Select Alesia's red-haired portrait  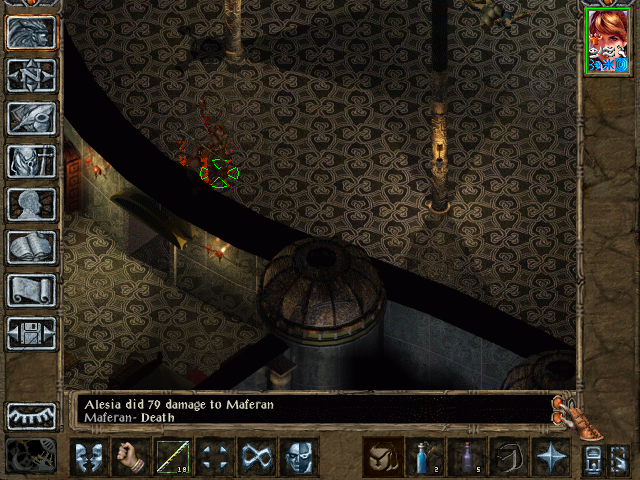[x=609, y=40]
